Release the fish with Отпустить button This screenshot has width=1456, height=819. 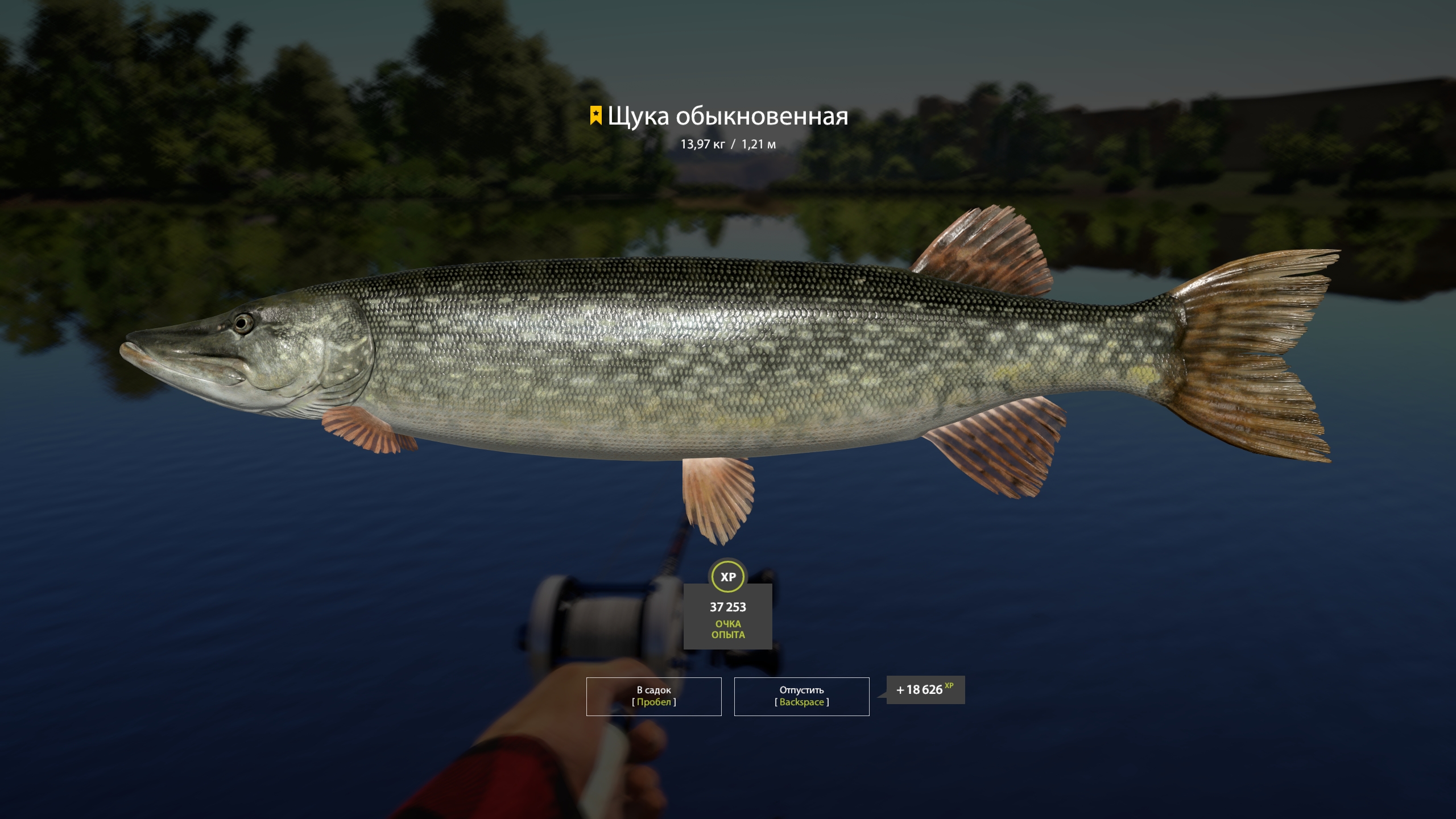tap(801, 696)
